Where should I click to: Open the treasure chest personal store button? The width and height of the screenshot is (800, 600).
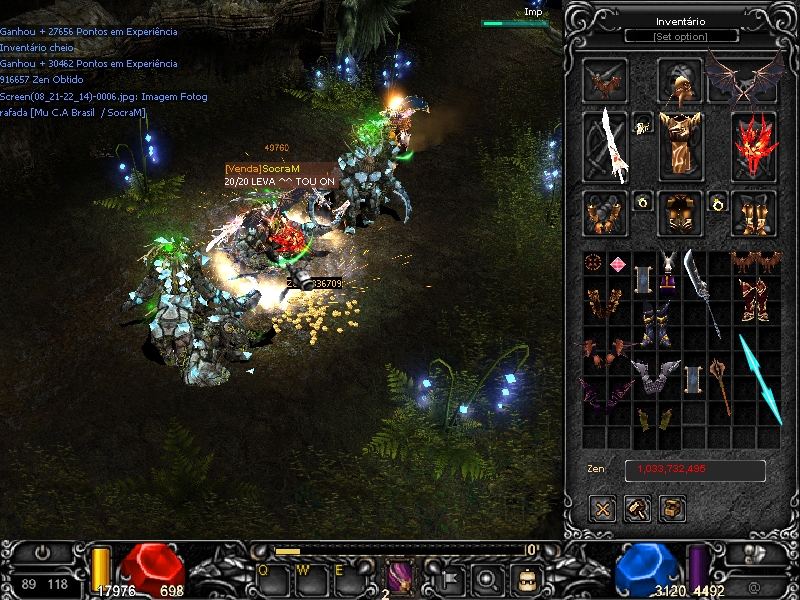point(673,509)
